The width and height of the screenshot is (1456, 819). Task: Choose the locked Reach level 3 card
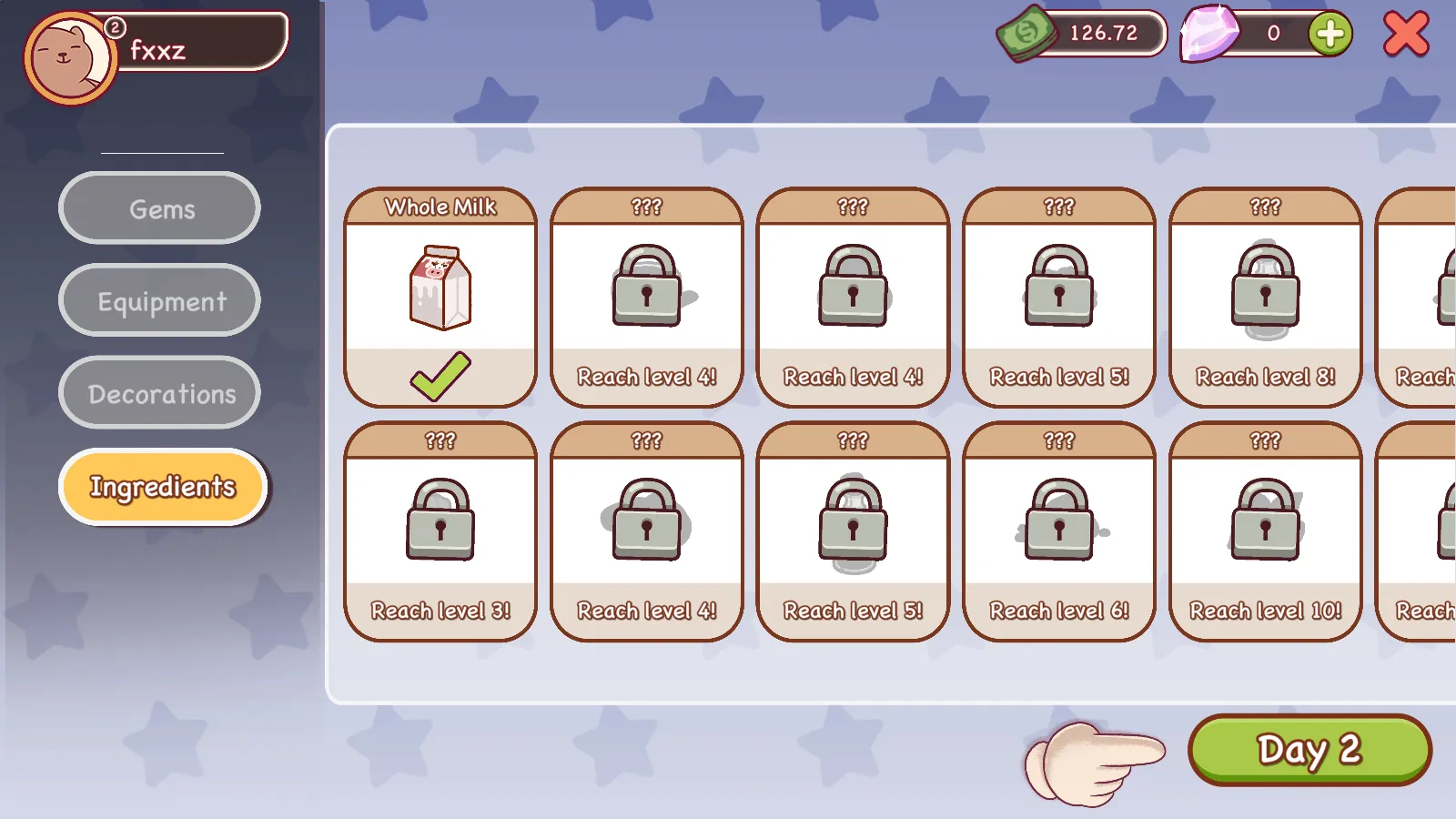click(x=440, y=531)
